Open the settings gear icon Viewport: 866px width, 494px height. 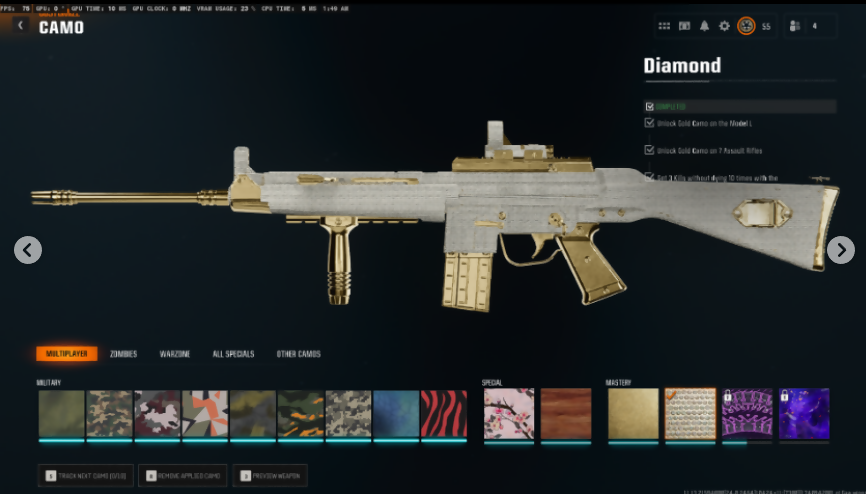(x=725, y=26)
